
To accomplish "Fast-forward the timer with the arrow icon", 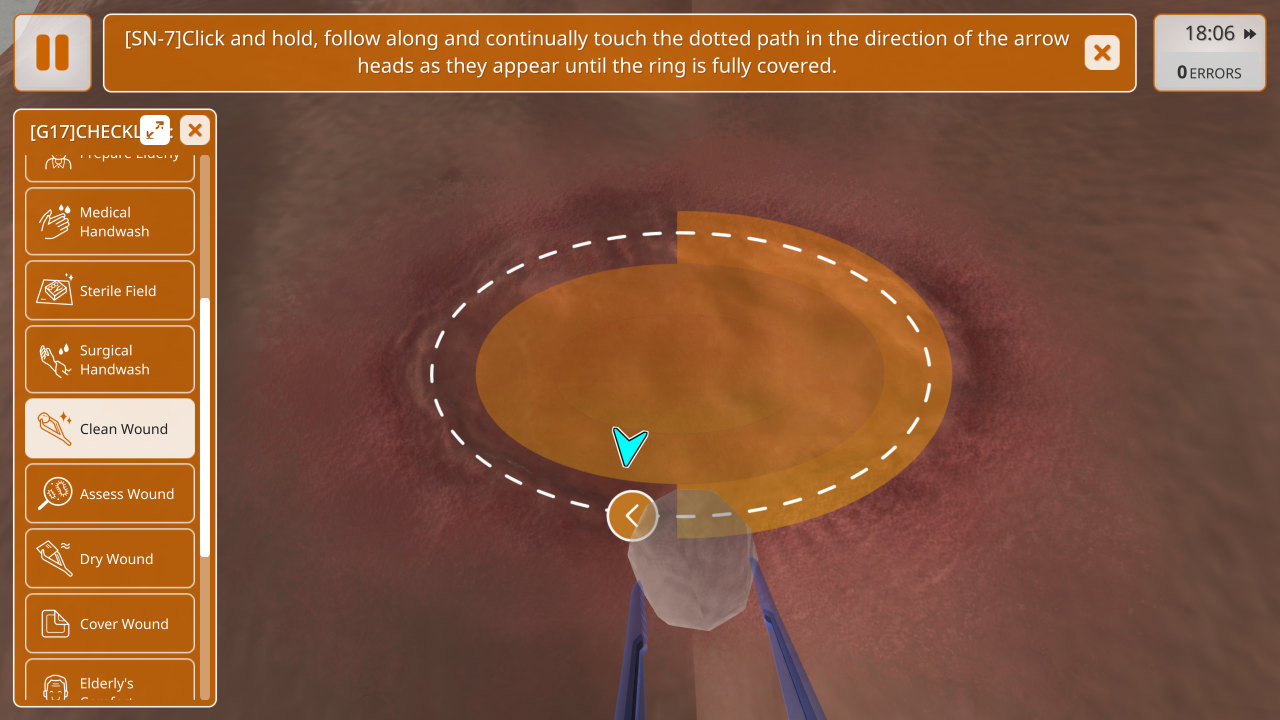I will pos(1250,34).
